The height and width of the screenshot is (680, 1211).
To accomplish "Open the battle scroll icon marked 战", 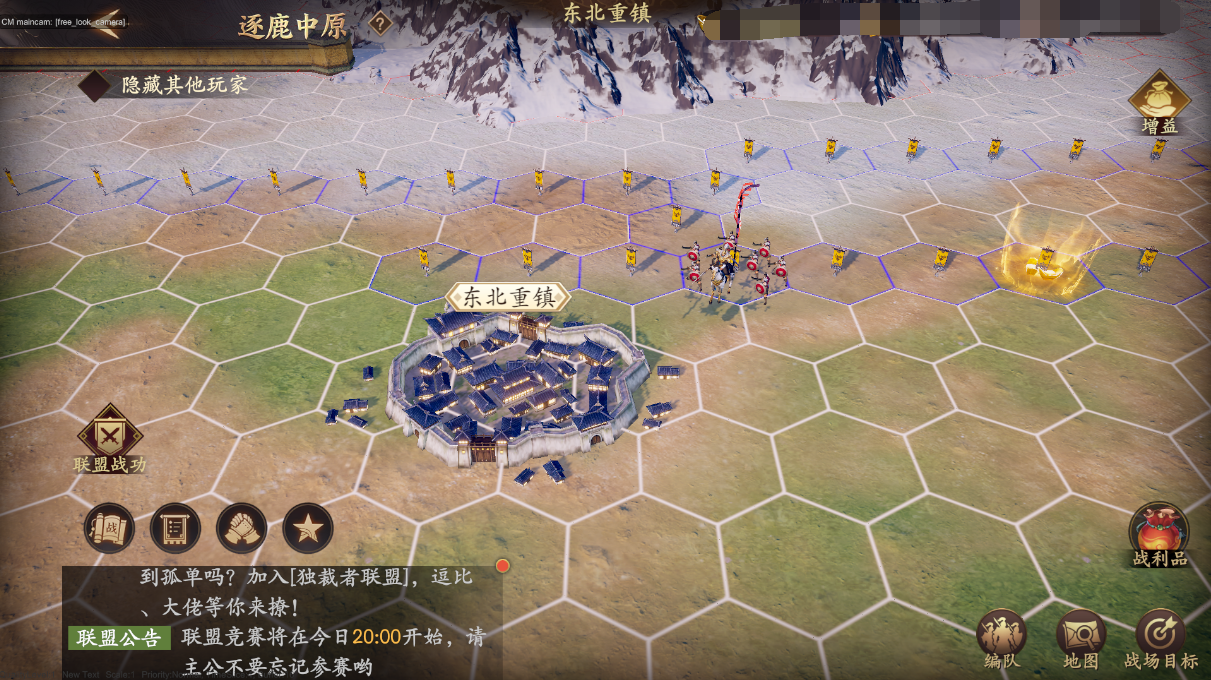I will pyautogui.click(x=110, y=528).
